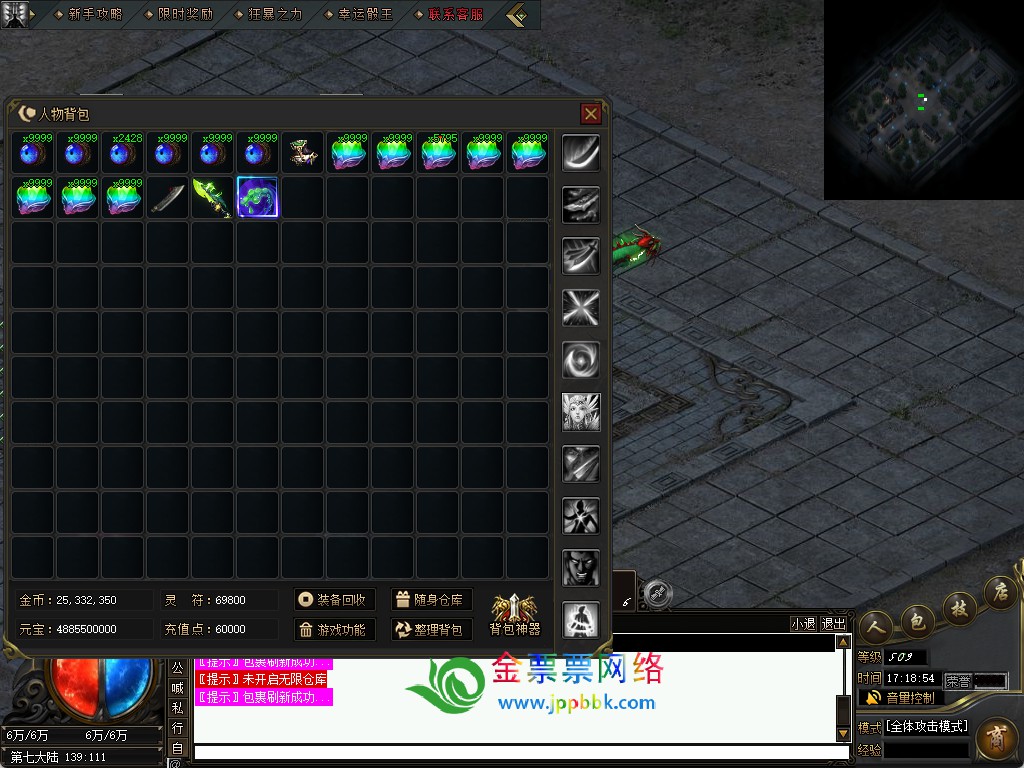The width and height of the screenshot is (1024, 768).
Task: Sort the bag with 整理背包
Action: click(431, 630)
